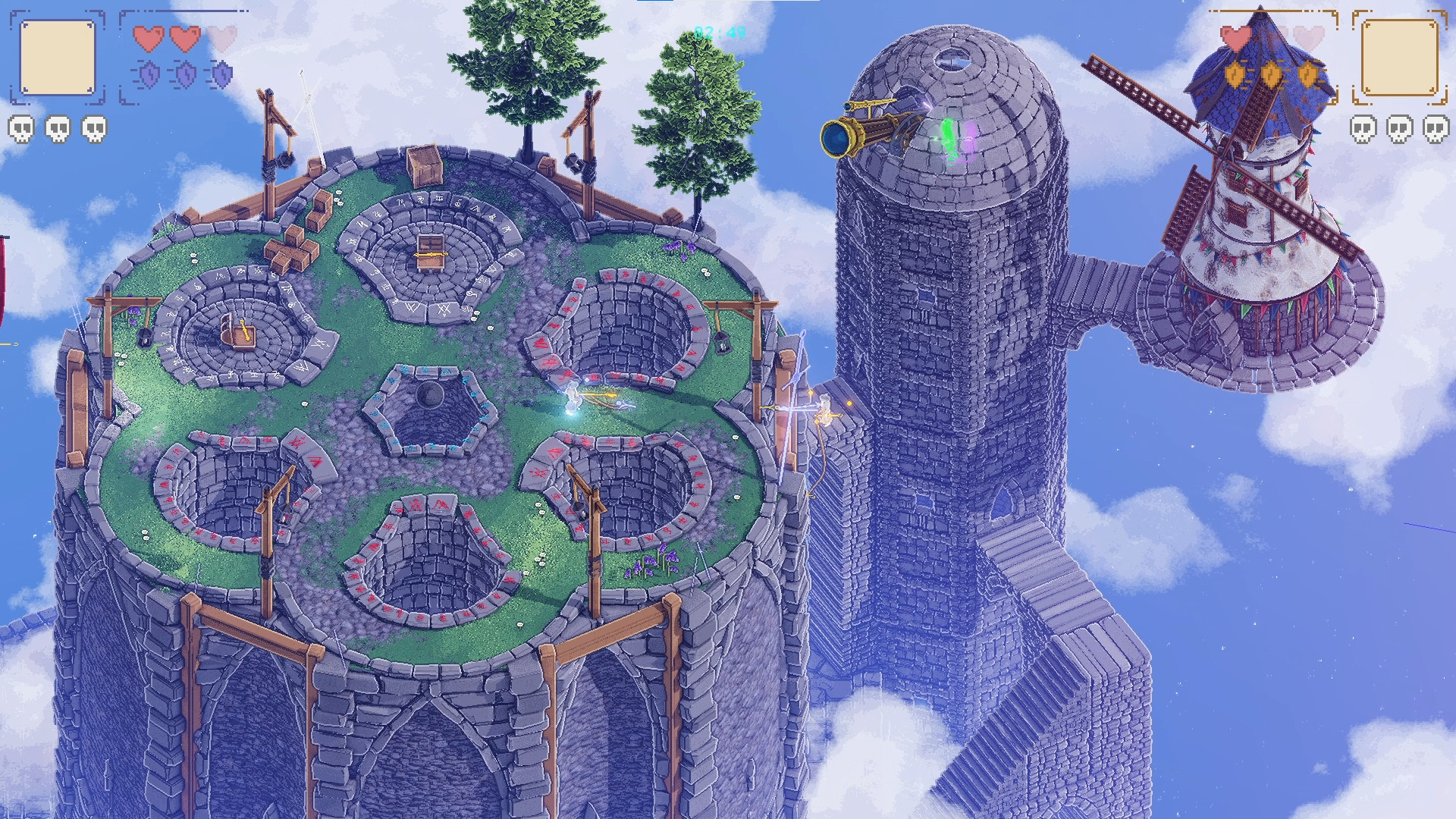Select the blue-framed player item slot
1456x819 pixels.
click(58, 58)
